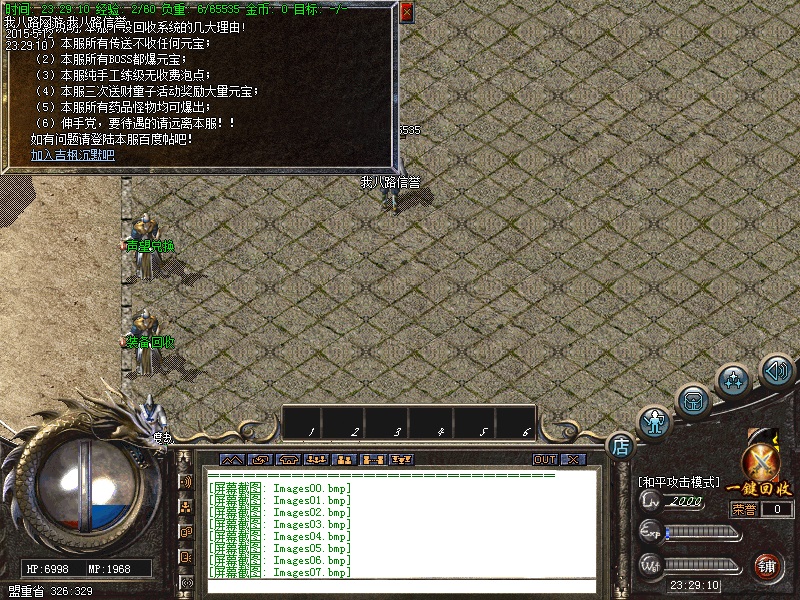Close the server notice dialog
This screenshot has width=800, height=600.
coord(406,13)
